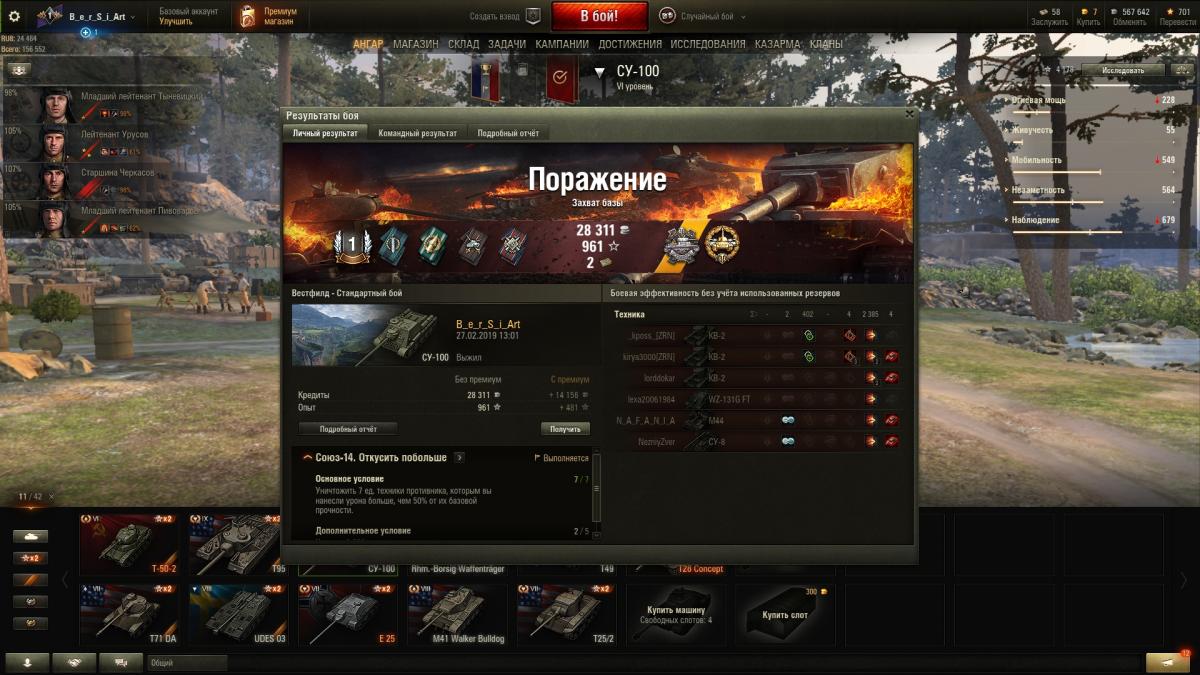Click the Получить premium bonus button
This screenshot has width=1200, height=675.
tap(565, 429)
